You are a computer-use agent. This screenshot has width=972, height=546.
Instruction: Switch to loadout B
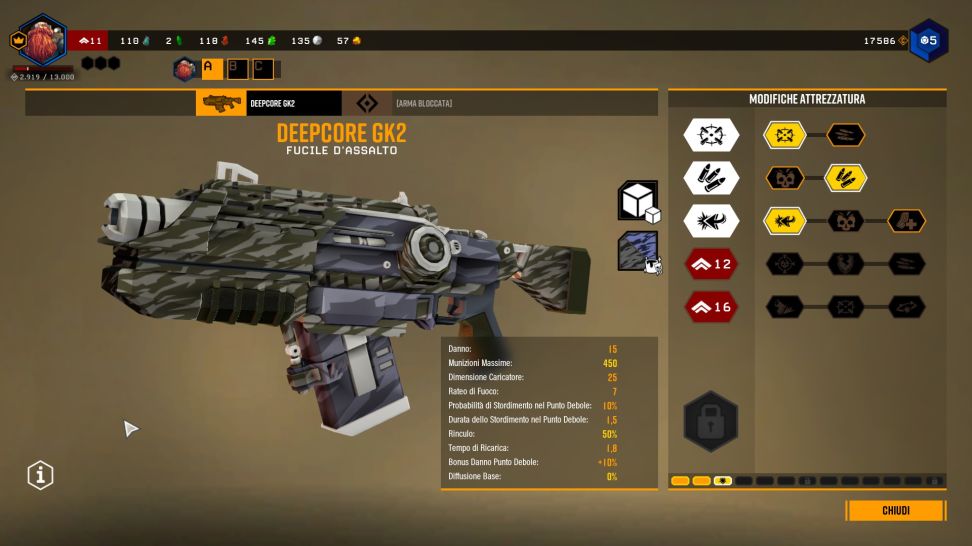[236, 68]
